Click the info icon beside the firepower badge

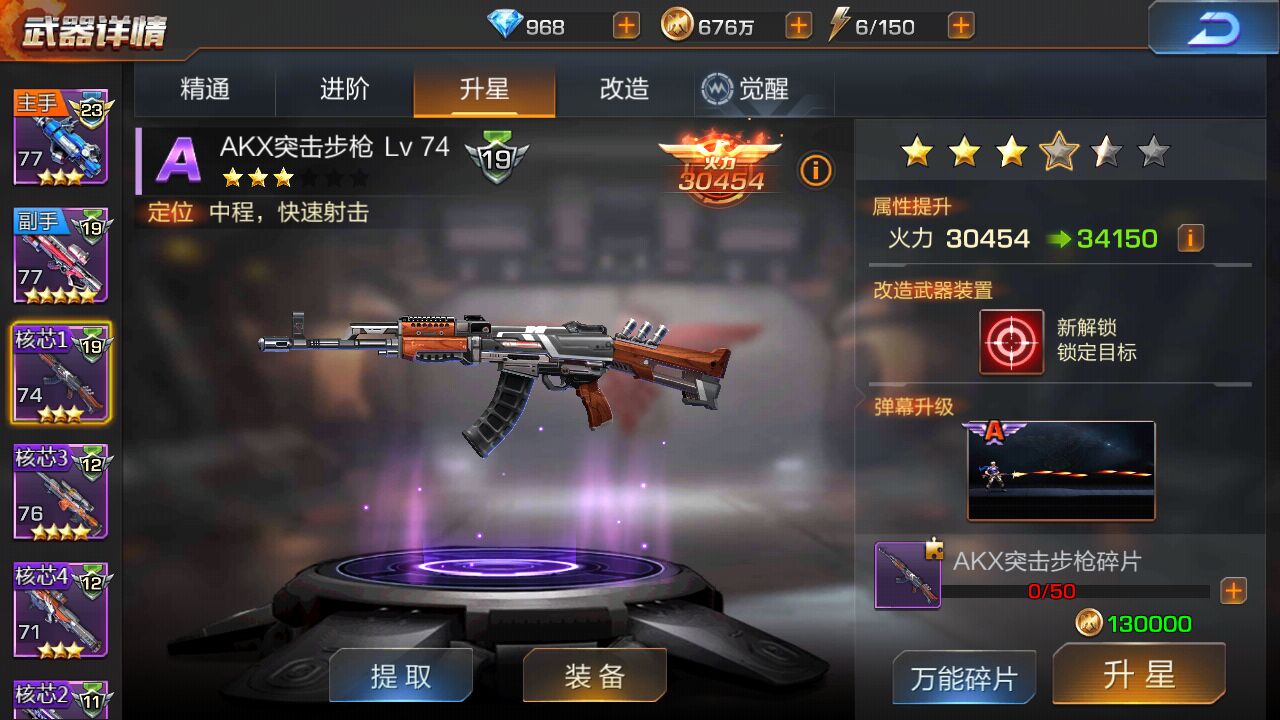816,171
